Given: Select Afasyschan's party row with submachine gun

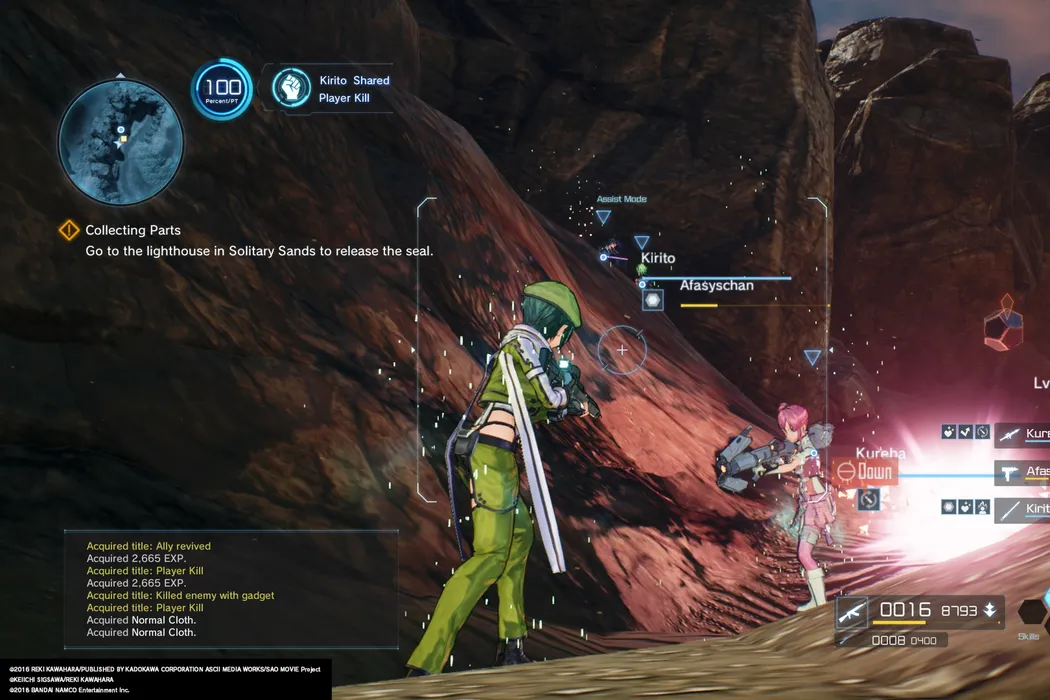Looking at the screenshot, I should (1022, 471).
